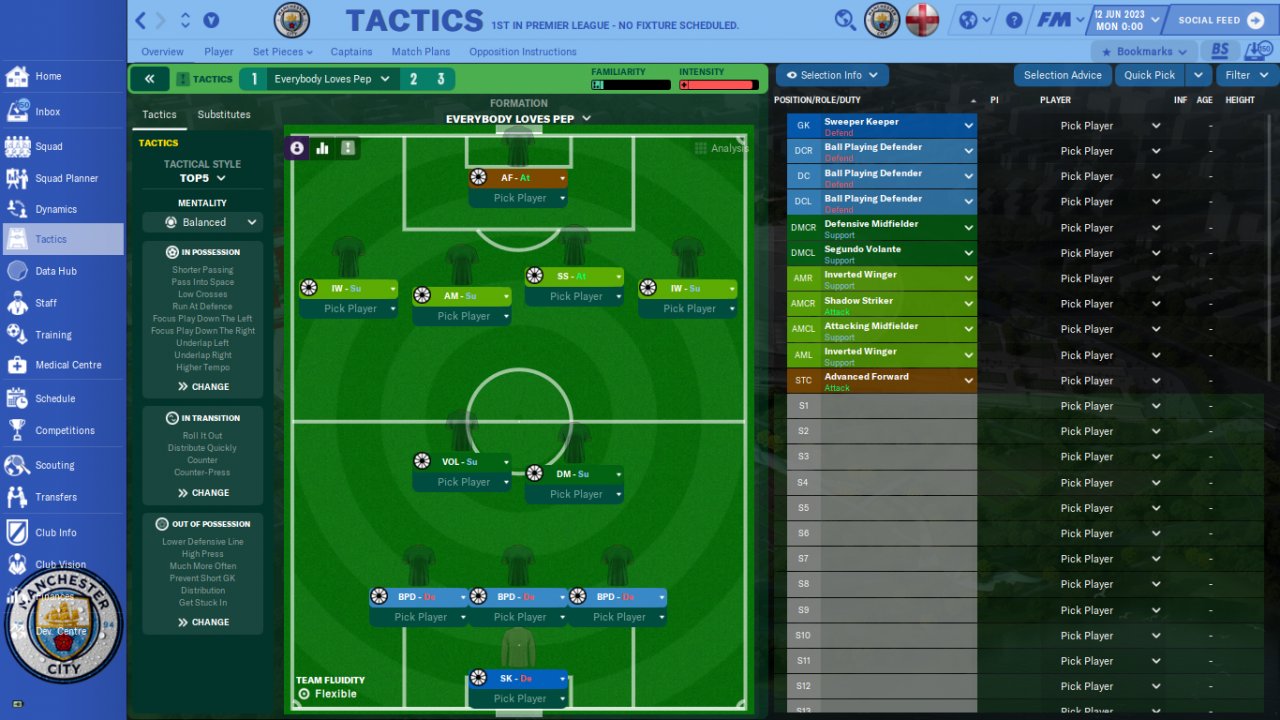Viewport: 1280px width, 720px height.
Task: Open the Training section
Action: pyautogui.click(x=53, y=335)
